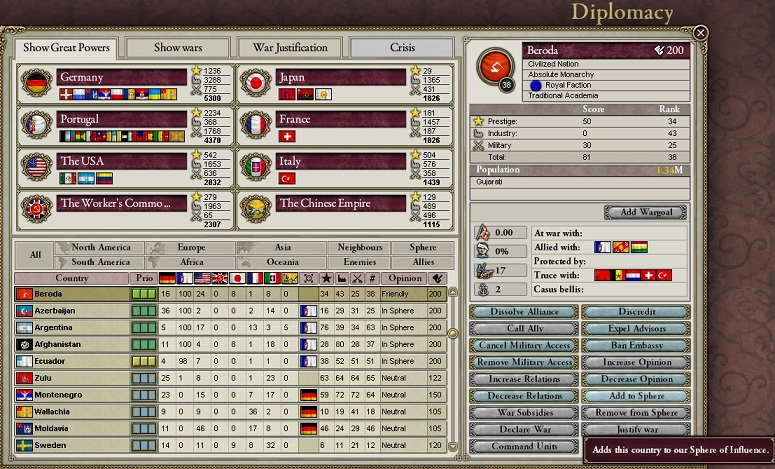Close the Diplomacy window
The width and height of the screenshot is (775, 469).
(700, 33)
